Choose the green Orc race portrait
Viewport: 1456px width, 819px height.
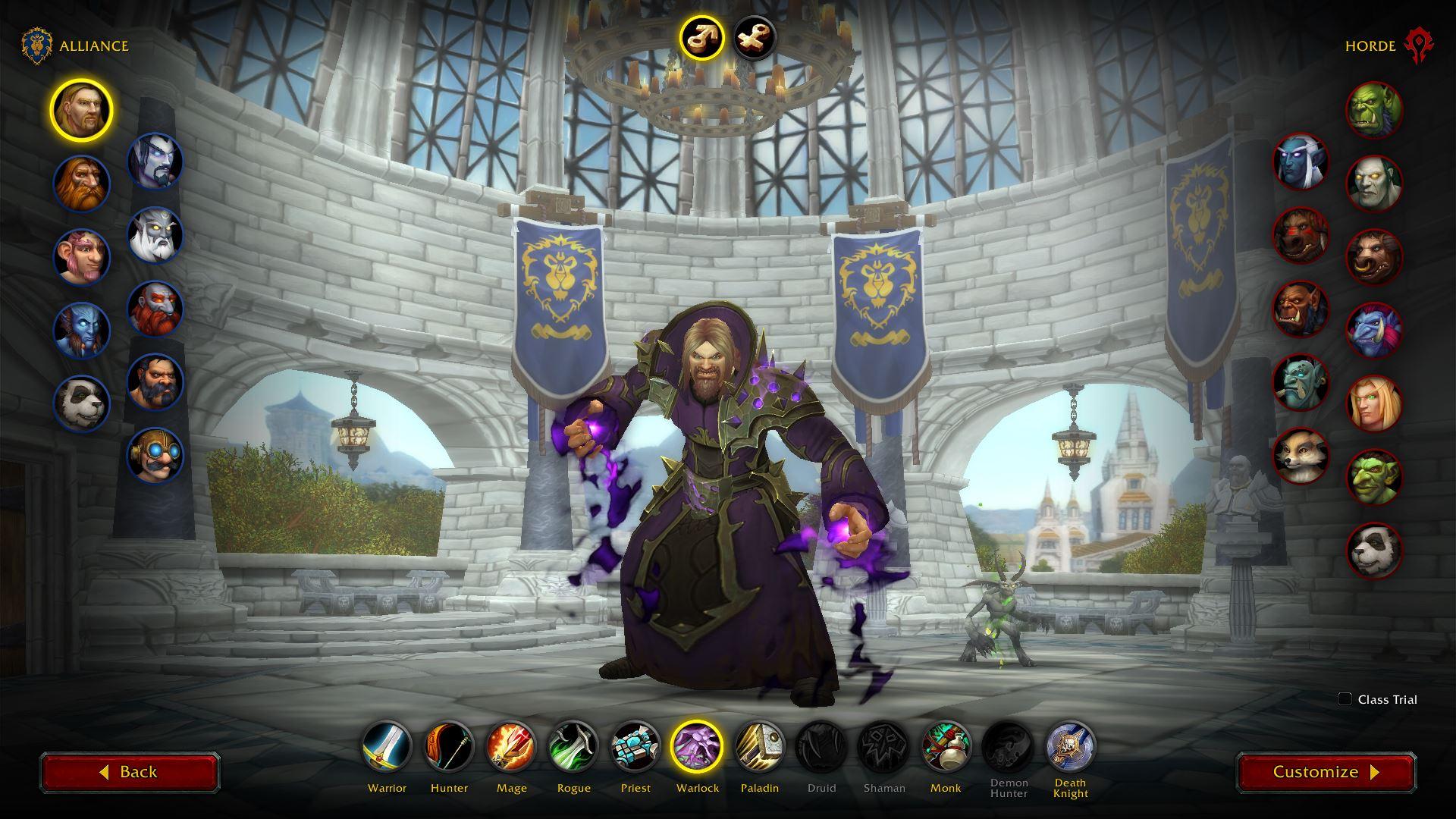[x=1374, y=110]
